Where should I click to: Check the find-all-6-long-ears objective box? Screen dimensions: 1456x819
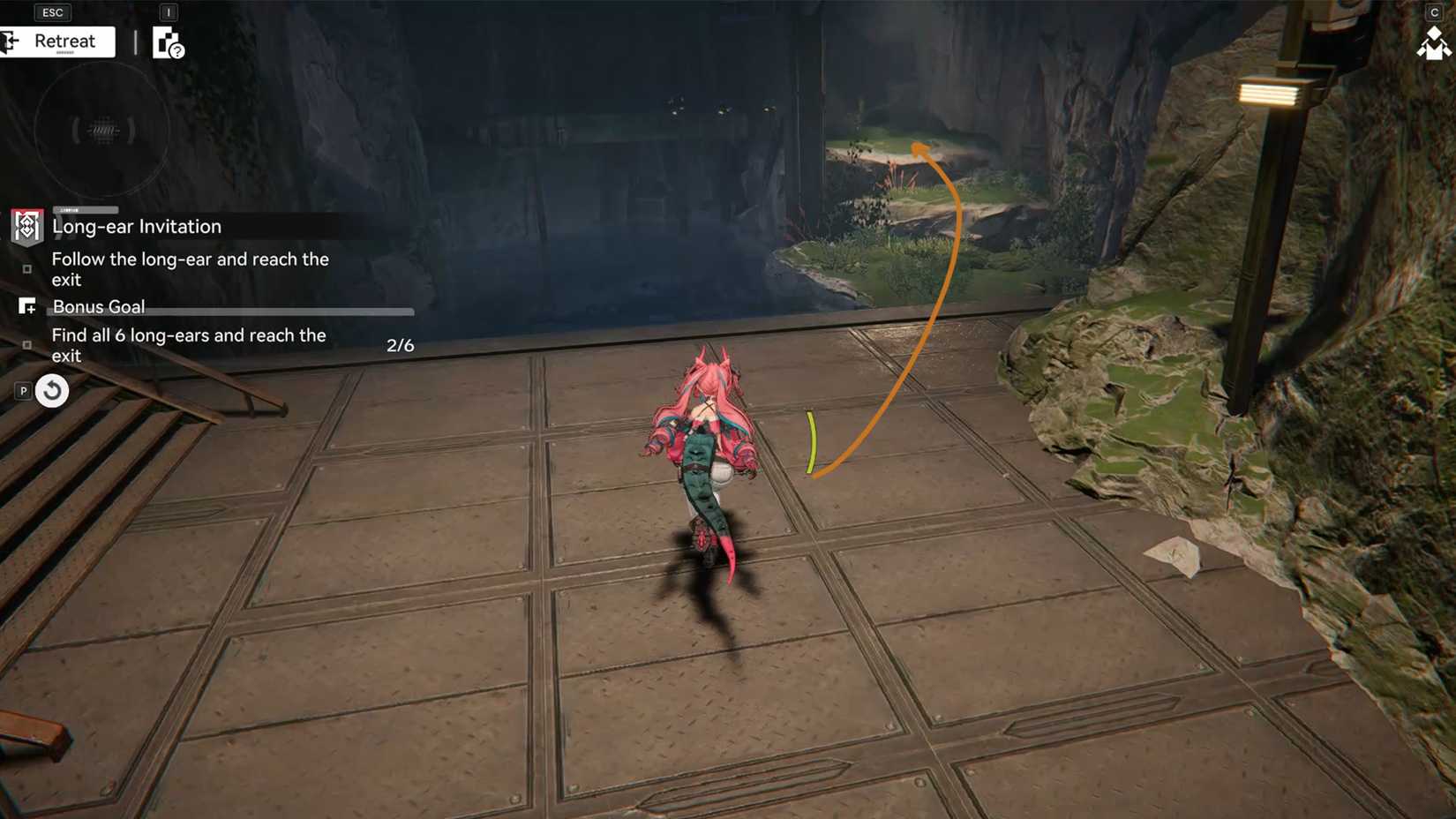[27, 345]
